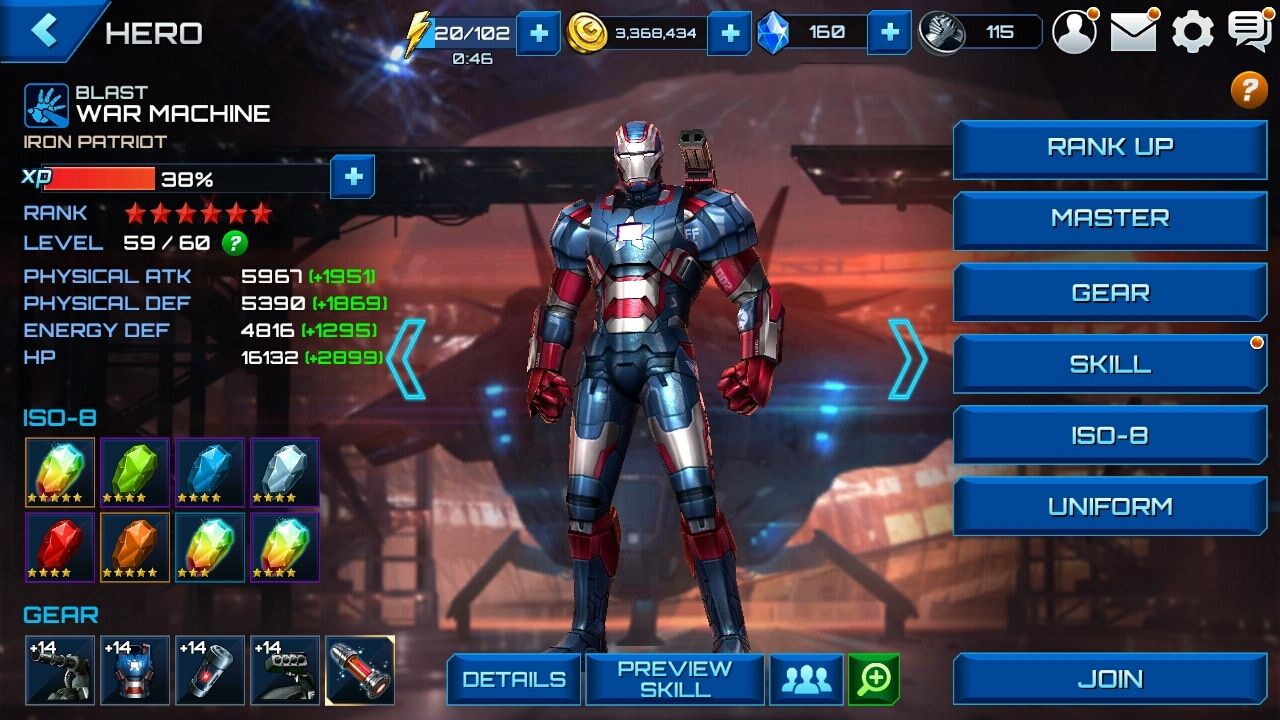
Task: Go back using the arrow button
Action: 45,30
